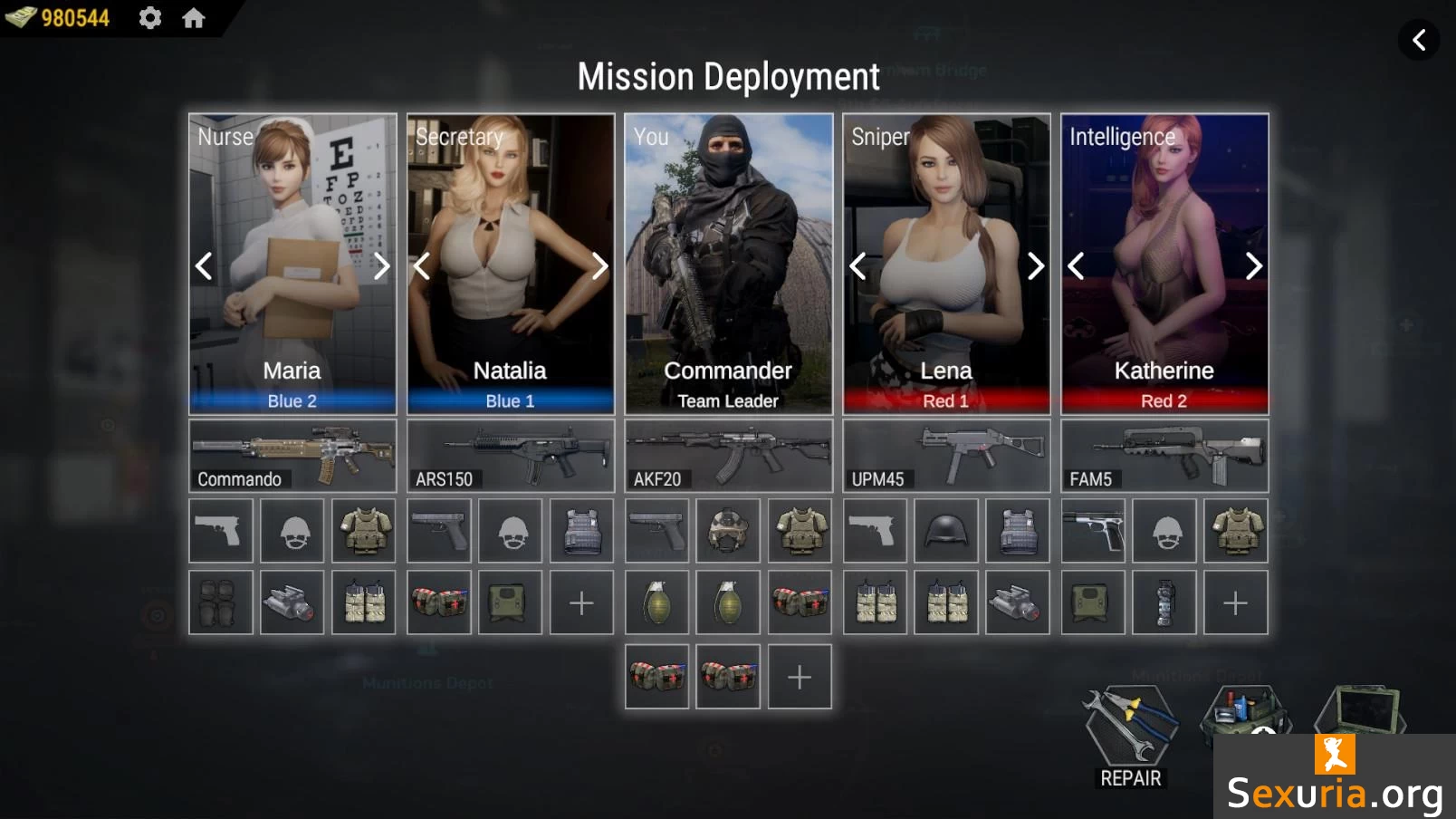Switch Sniper slot to next character
This screenshot has height=819, width=1456.
pos(1035,265)
